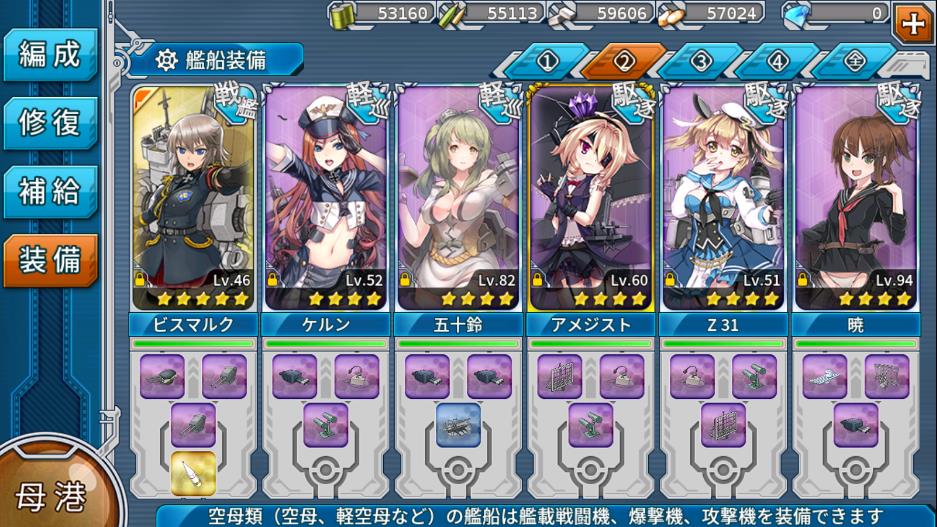Switch to fleet tab 3
937x527 pixels.
[x=701, y=61]
